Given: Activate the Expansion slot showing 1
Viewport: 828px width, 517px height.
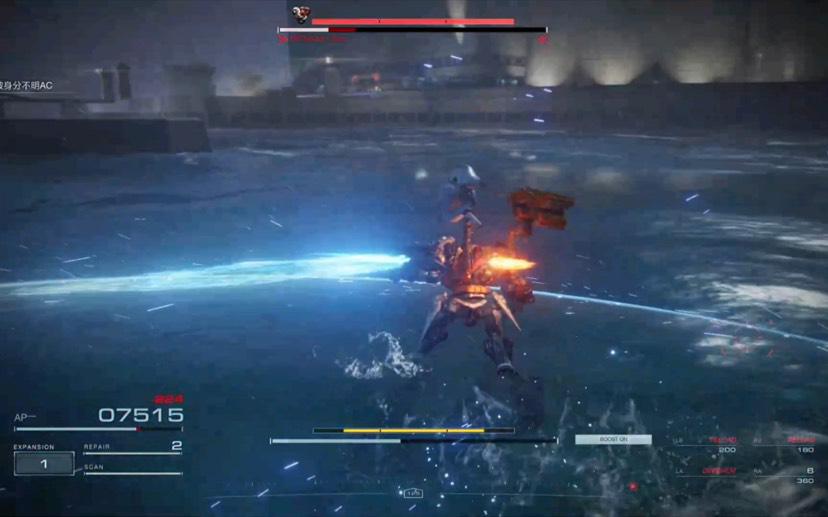Looking at the screenshot, I should click(44, 463).
